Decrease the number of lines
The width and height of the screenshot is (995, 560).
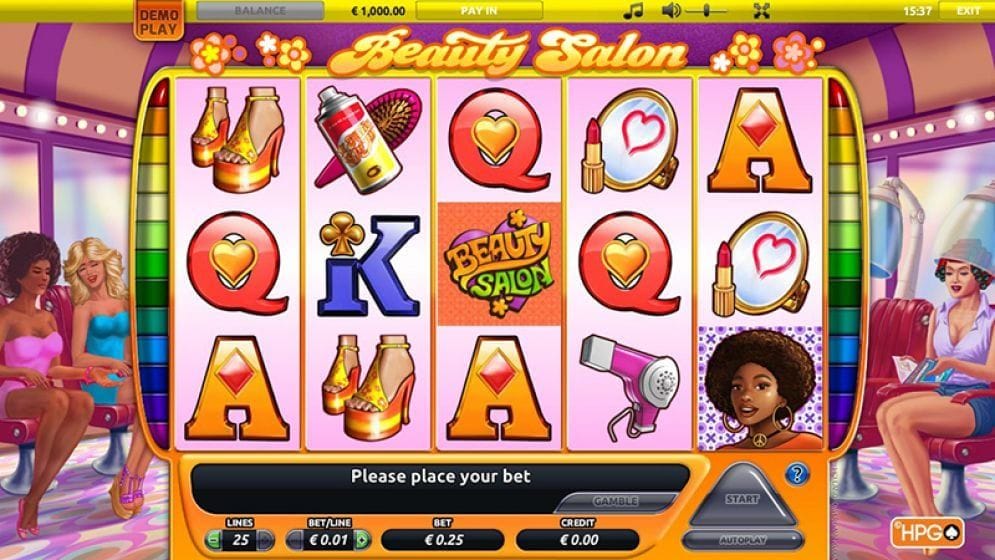click(x=213, y=540)
